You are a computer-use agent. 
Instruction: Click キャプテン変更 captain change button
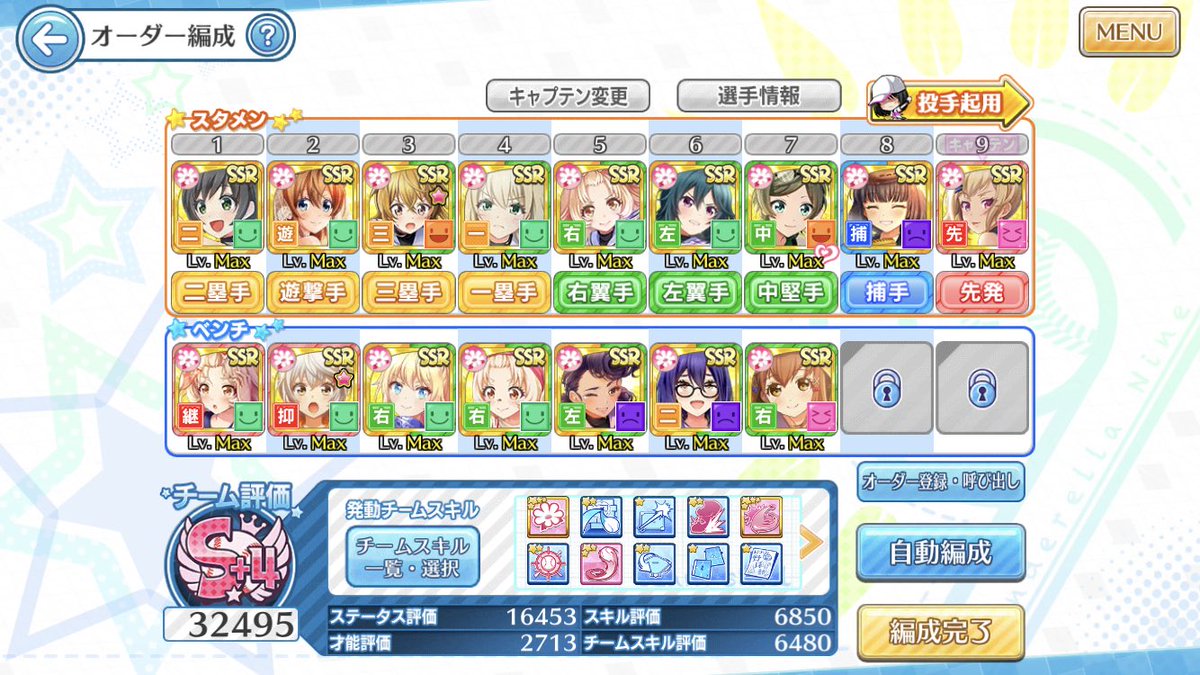click(568, 96)
